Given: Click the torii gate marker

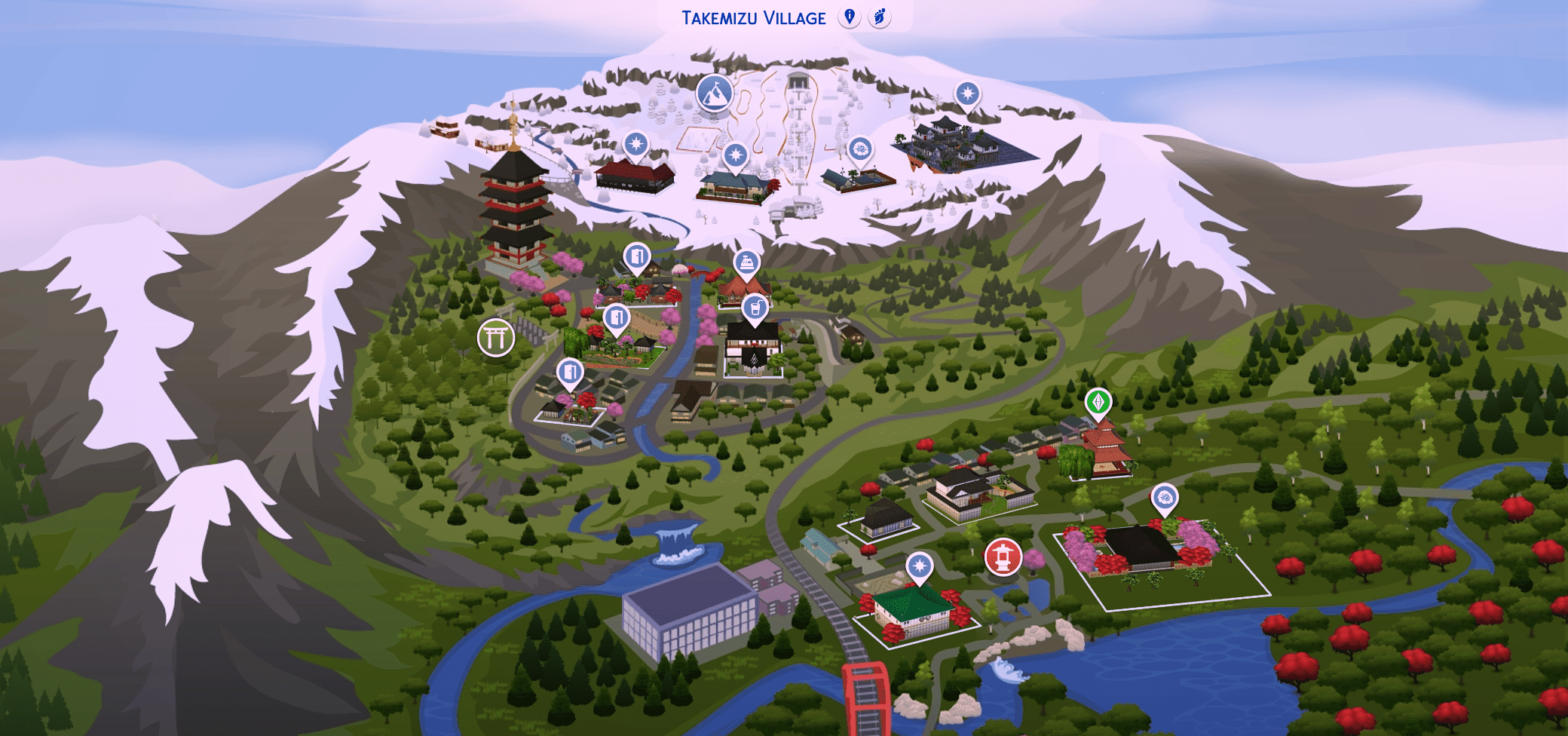Looking at the screenshot, I should (496, 337).
